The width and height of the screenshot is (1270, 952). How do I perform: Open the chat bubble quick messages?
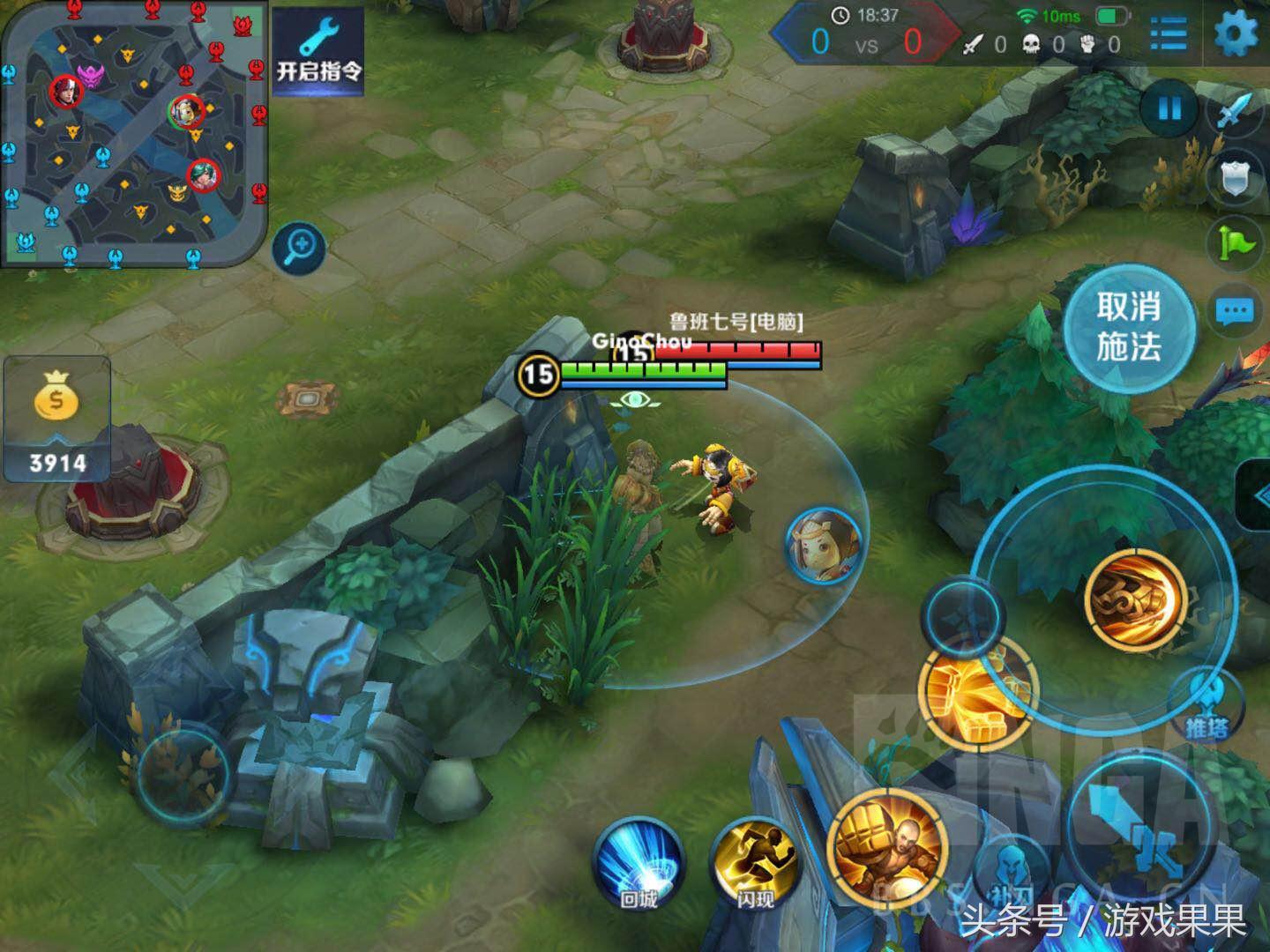click(x=1234, y=310)
